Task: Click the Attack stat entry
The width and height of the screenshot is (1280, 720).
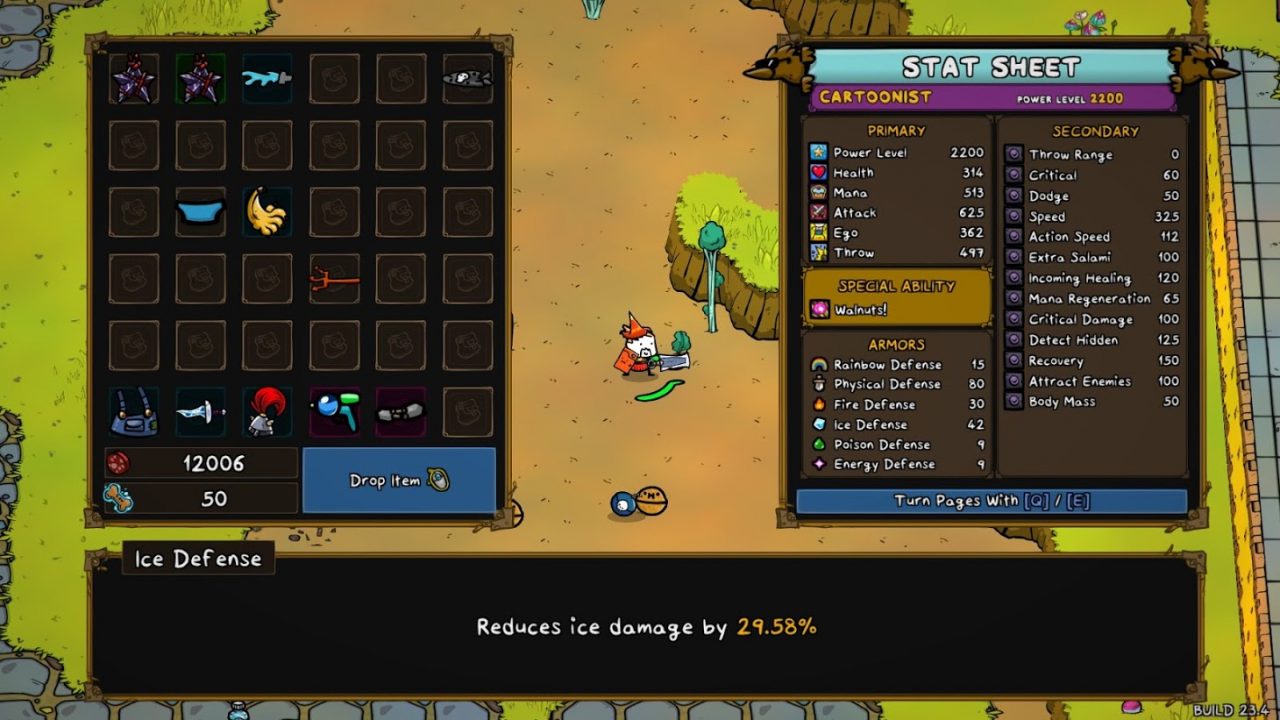Action: (896, 213)
